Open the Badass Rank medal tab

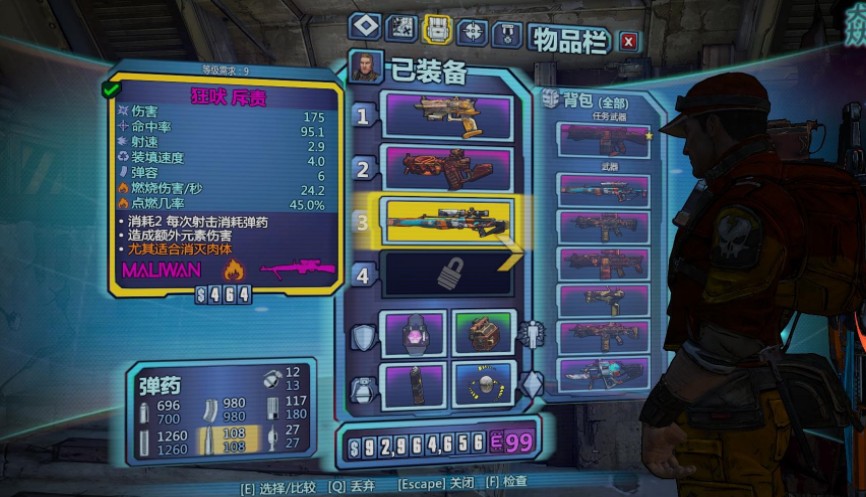(x=507, y=30)
